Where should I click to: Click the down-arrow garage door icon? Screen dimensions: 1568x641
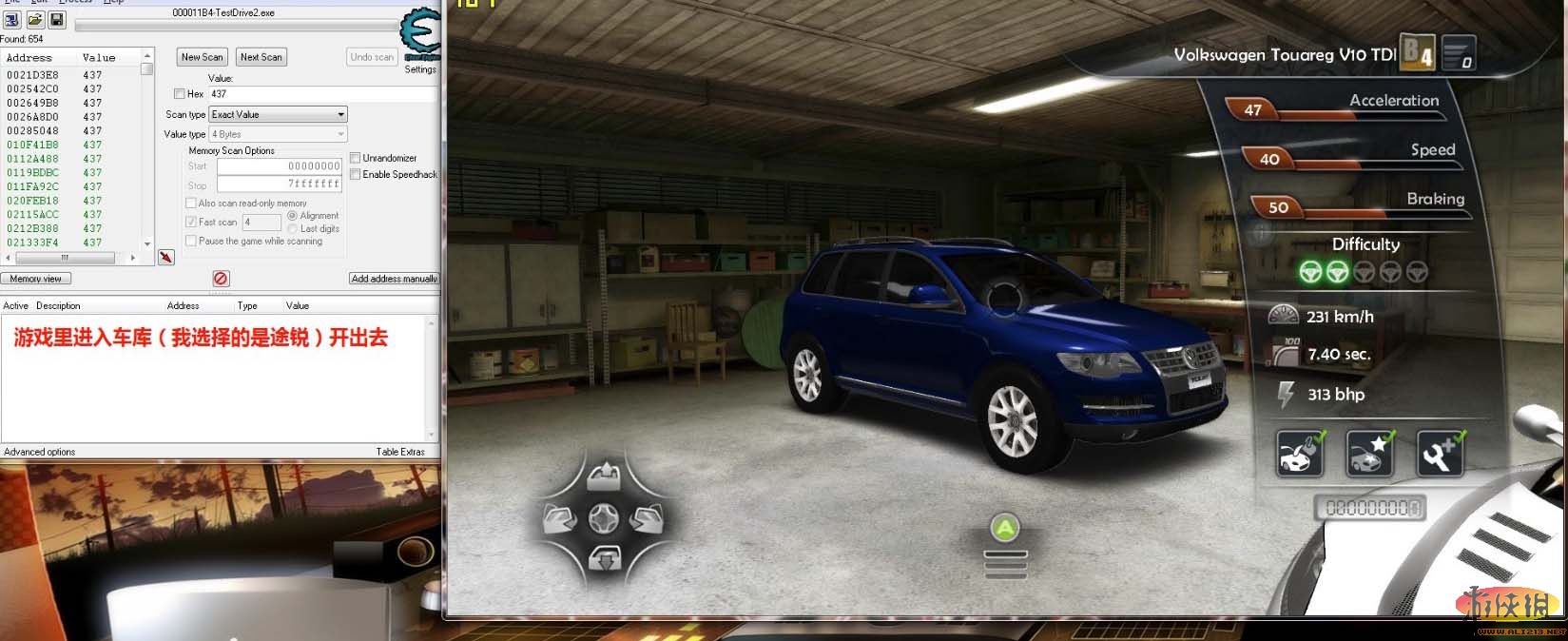point(605,559)
